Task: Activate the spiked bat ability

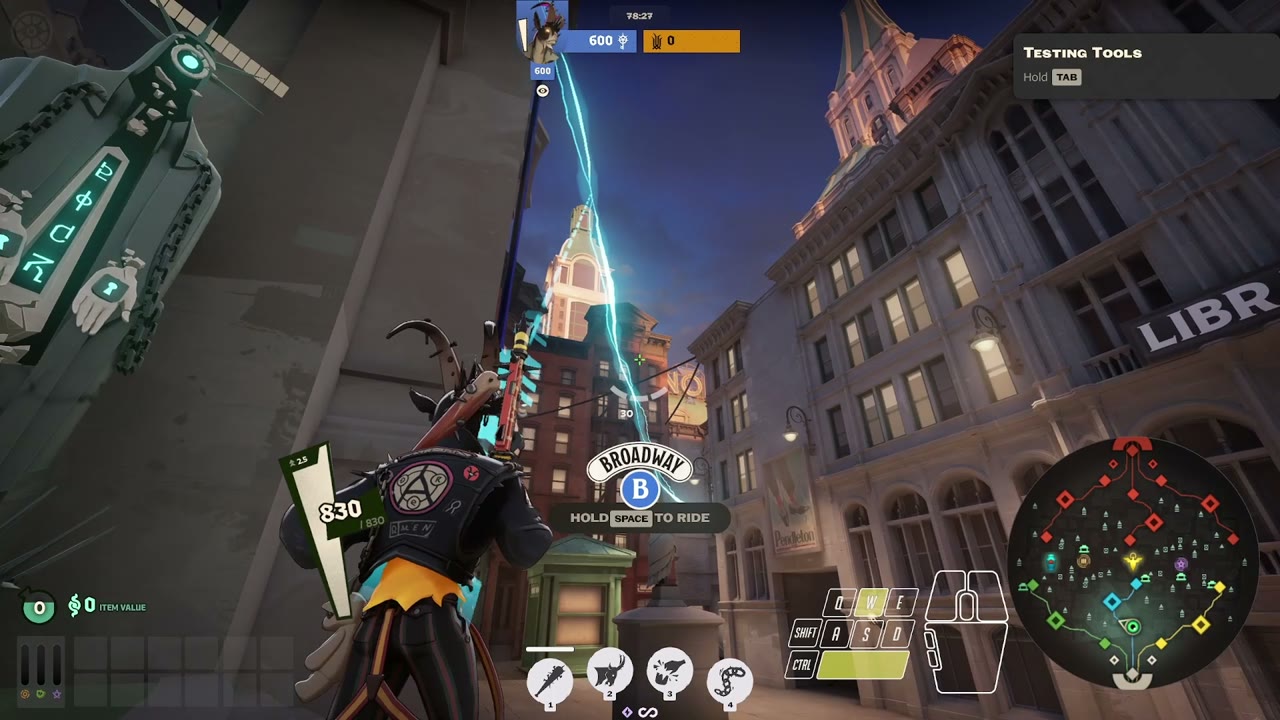Action: pyautogui.click(x=550, y=680)
